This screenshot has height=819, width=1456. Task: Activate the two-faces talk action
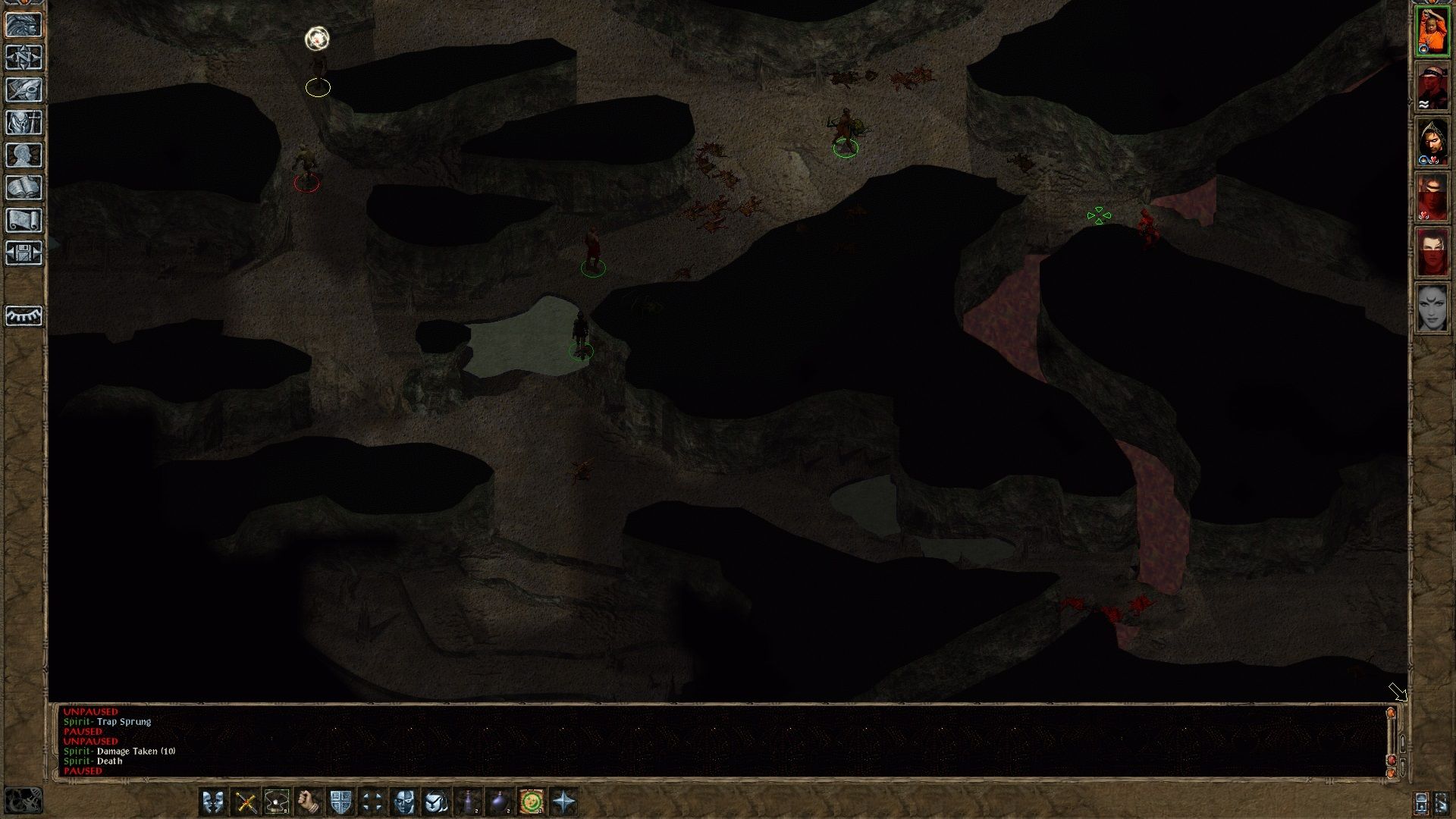[x=213, y=802]
